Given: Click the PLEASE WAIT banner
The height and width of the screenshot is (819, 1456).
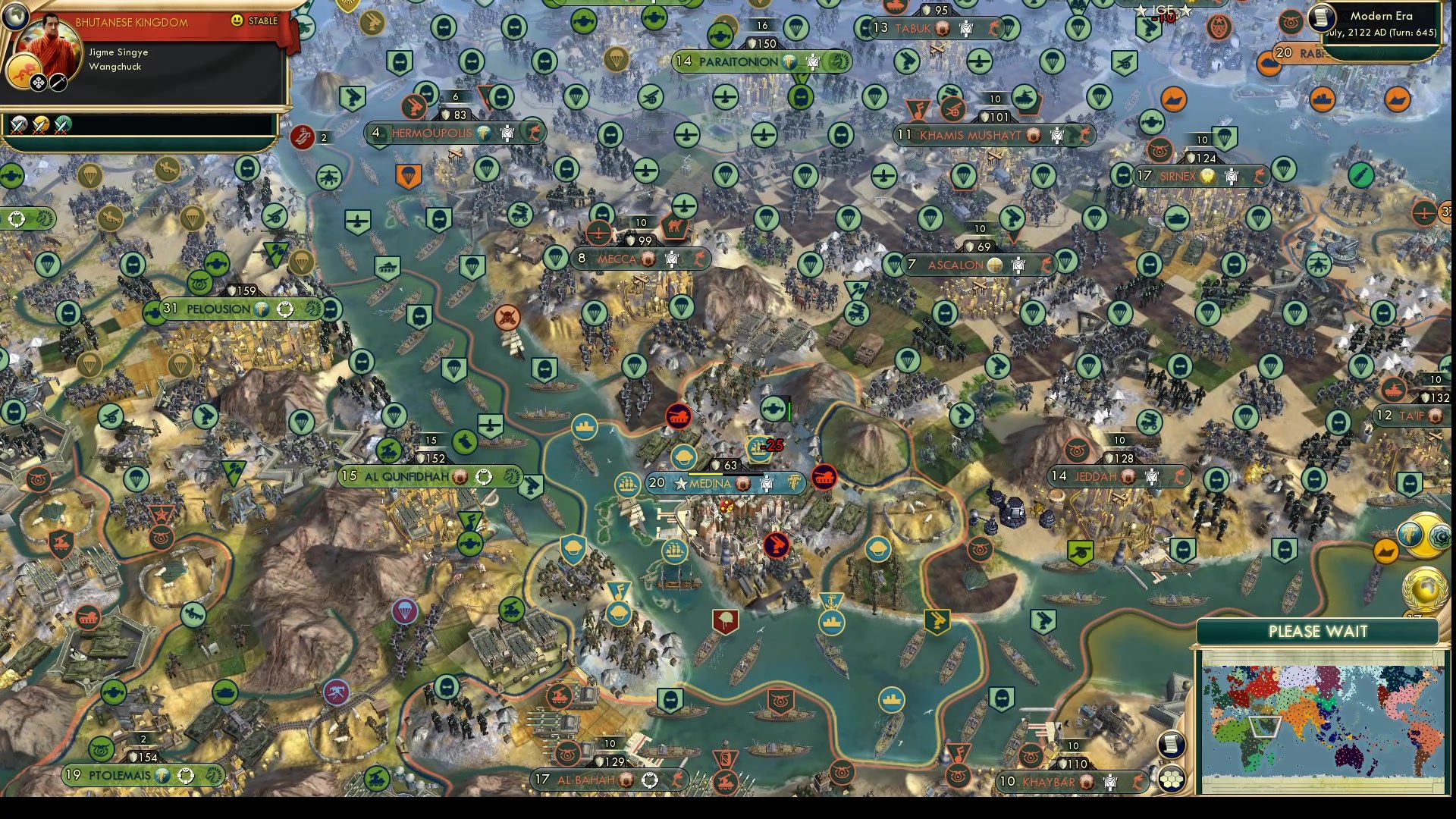Looking at the screenshot, I should (1317, 630).
